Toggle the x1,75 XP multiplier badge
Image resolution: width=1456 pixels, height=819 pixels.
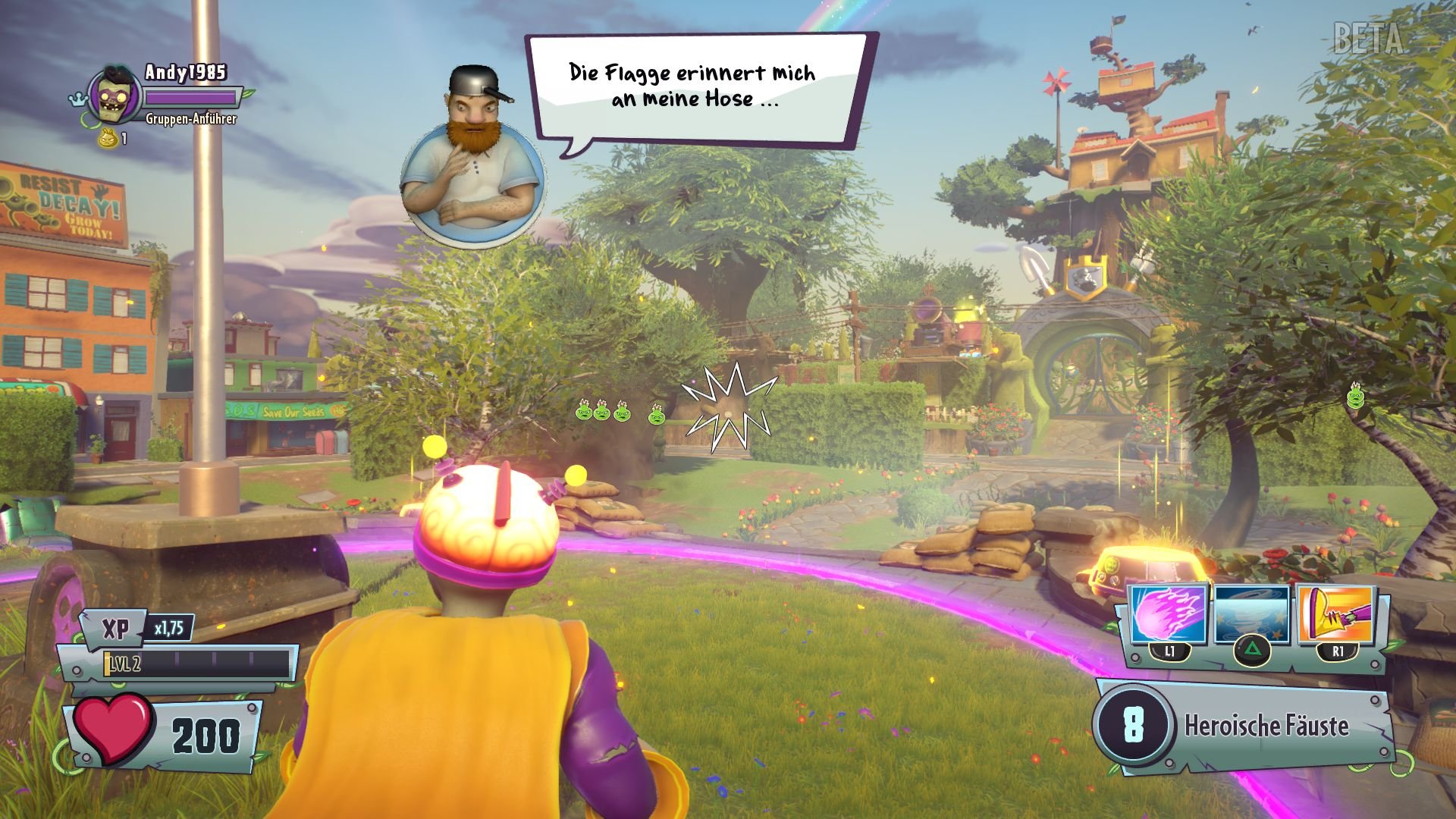click(x=171, y=627)
